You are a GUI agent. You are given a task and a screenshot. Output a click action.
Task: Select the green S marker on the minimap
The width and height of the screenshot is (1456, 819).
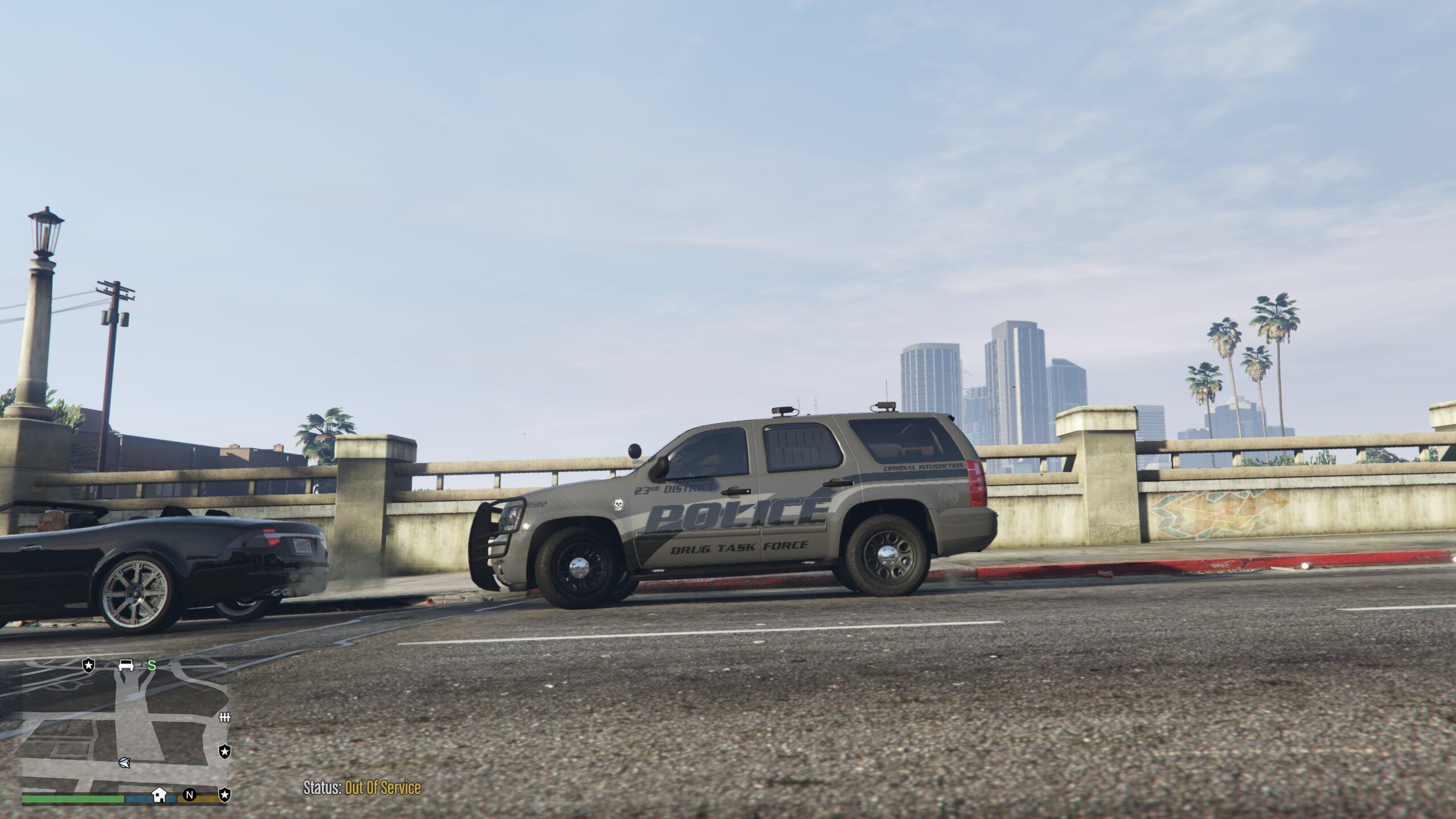[x=152, y=665]
